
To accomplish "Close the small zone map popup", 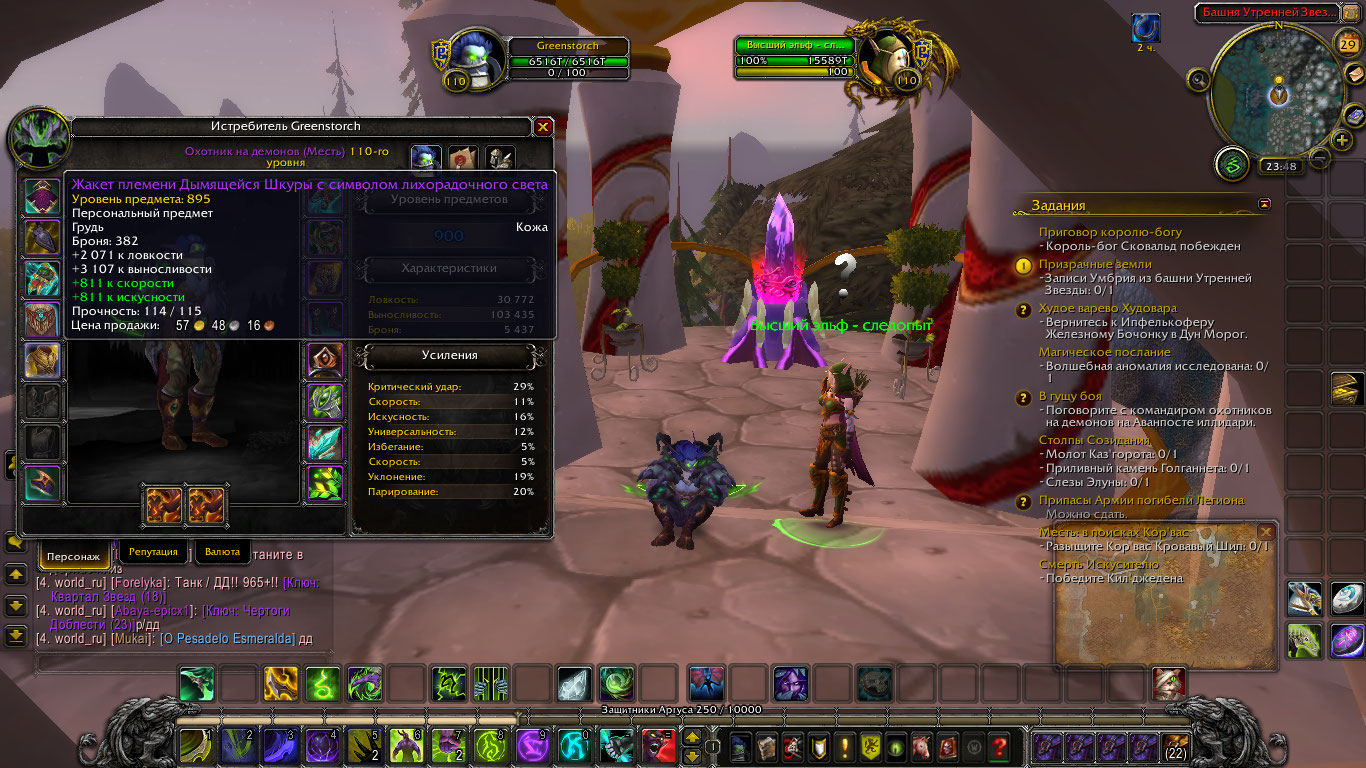I will click(1266, 532).
